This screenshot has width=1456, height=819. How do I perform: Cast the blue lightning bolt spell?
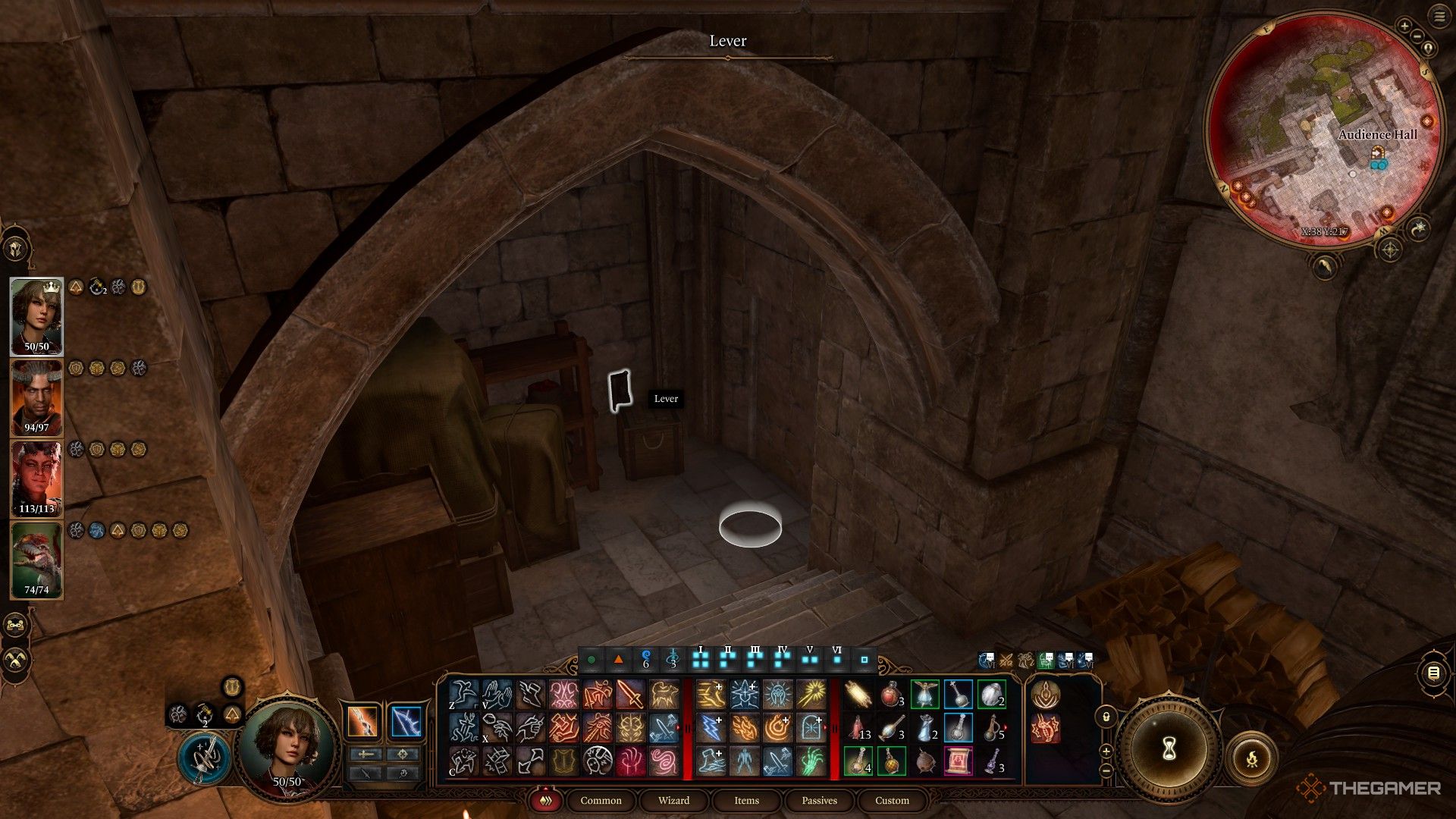(711, 729)
